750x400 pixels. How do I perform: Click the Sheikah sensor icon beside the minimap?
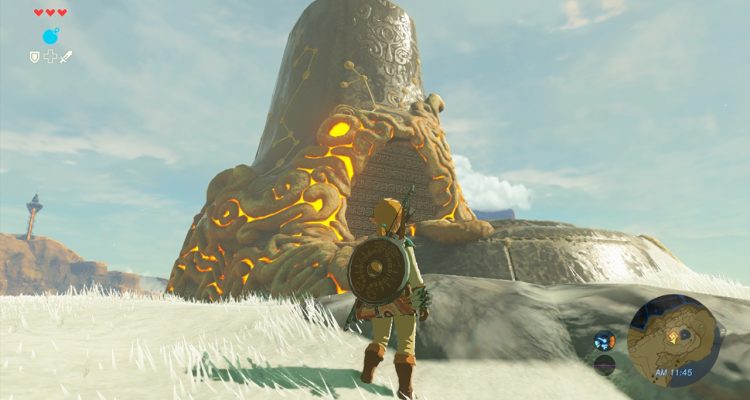(x=604, y=340)
